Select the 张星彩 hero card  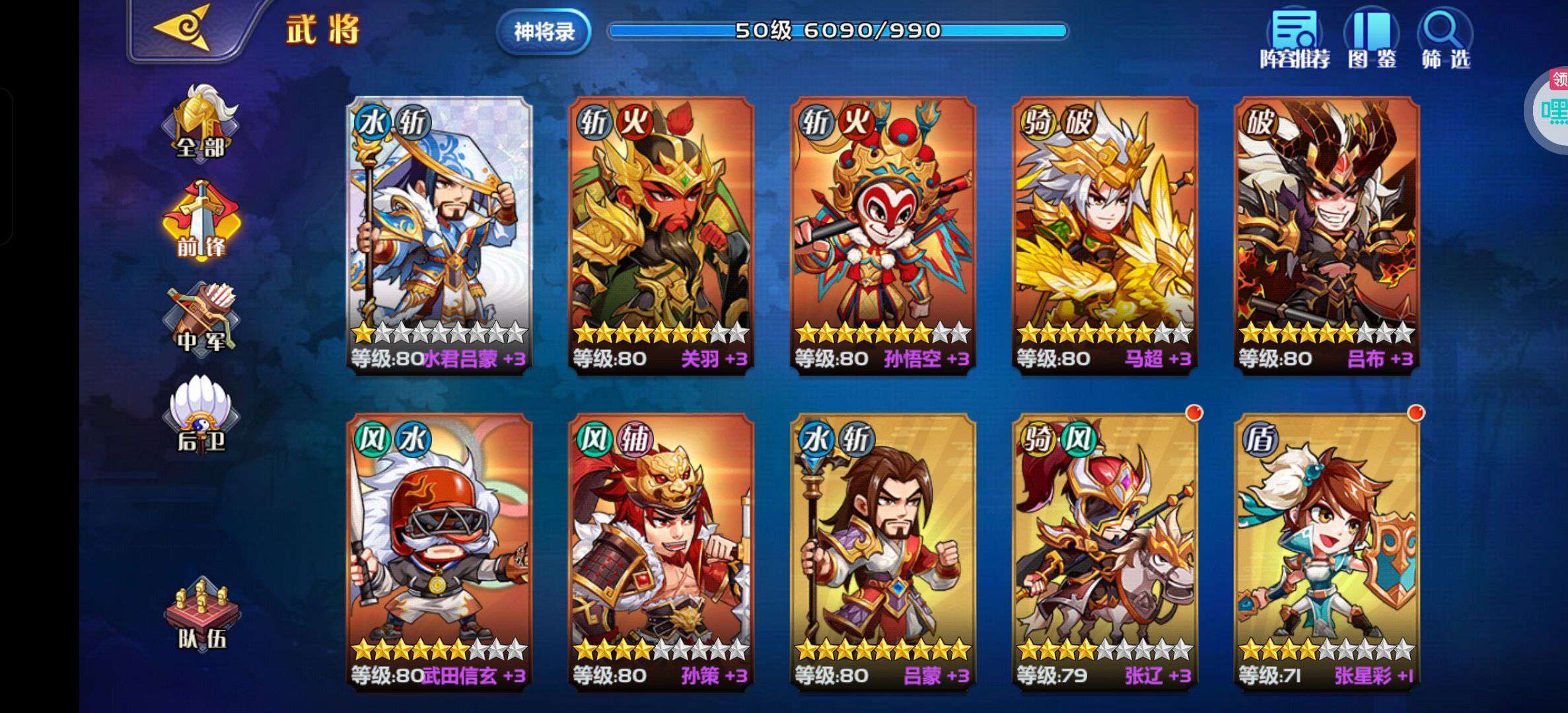pos(1327,551)
